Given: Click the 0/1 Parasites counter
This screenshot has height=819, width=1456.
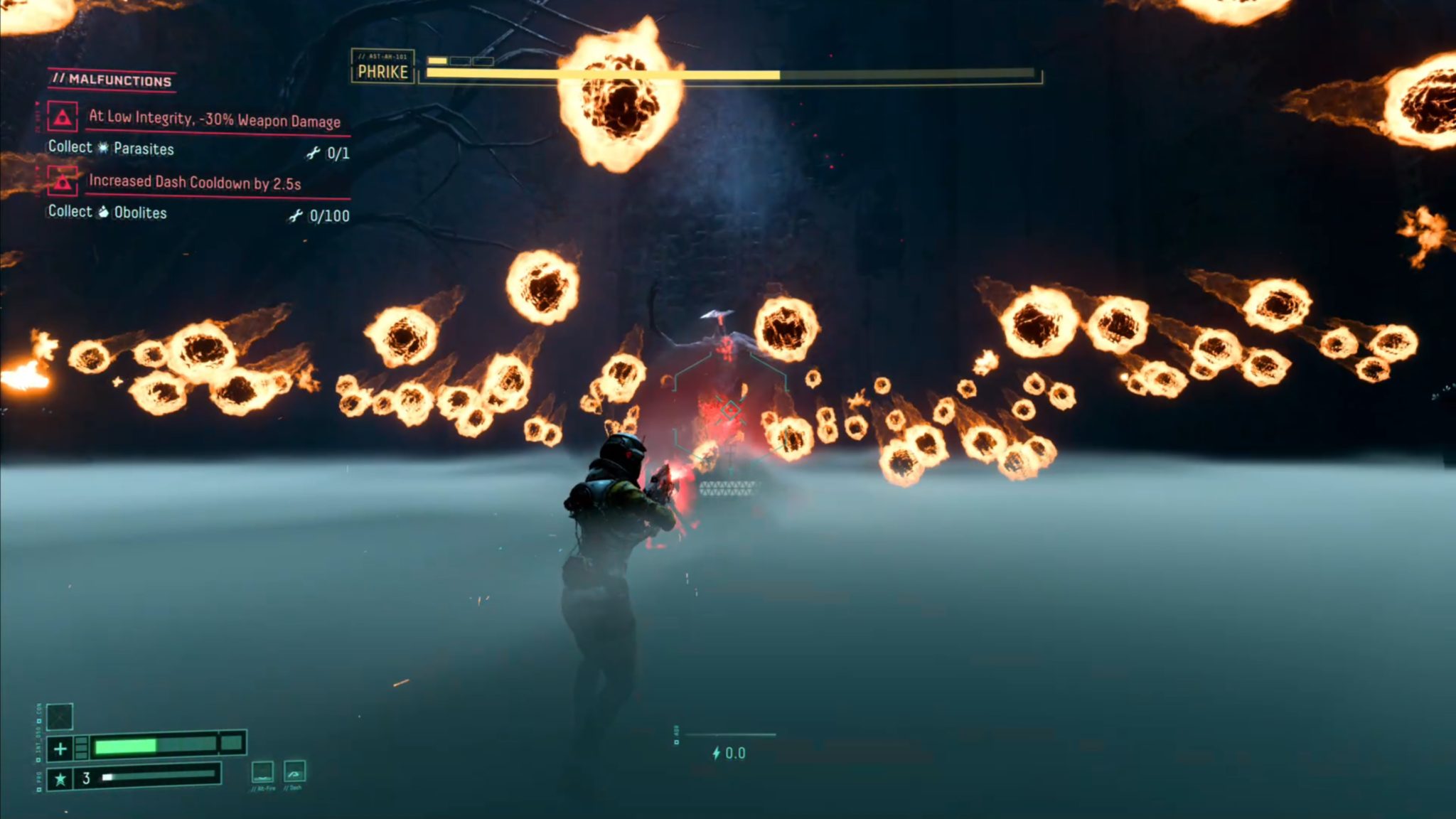Looking at the screenshot, I should tap(341, 151).
